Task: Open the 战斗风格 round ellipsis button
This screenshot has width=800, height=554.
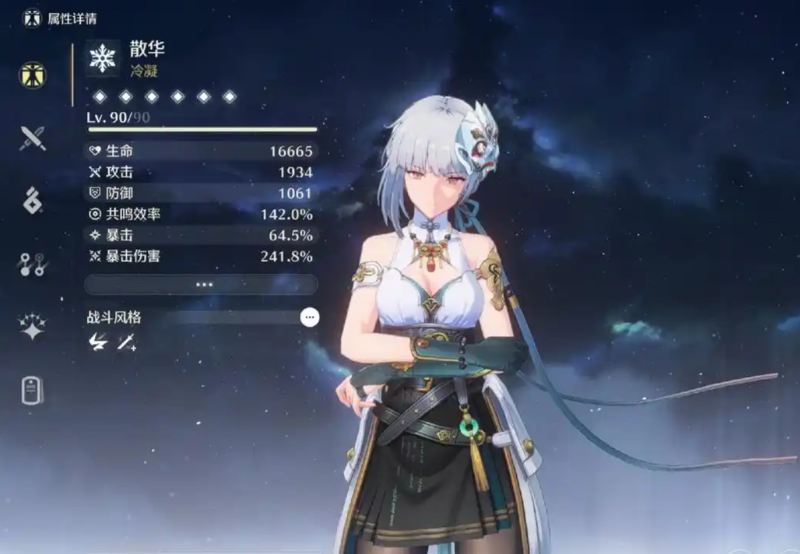Action: [x=310, y=317]
